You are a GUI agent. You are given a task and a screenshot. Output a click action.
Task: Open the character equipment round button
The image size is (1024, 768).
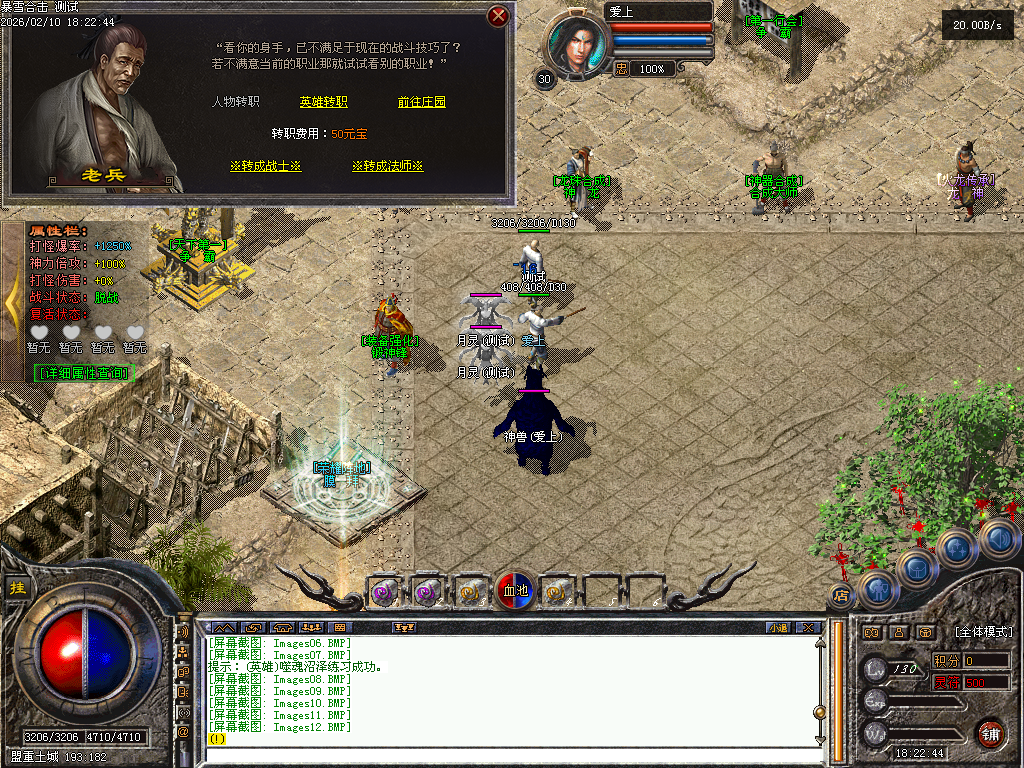tap(879, 590)
